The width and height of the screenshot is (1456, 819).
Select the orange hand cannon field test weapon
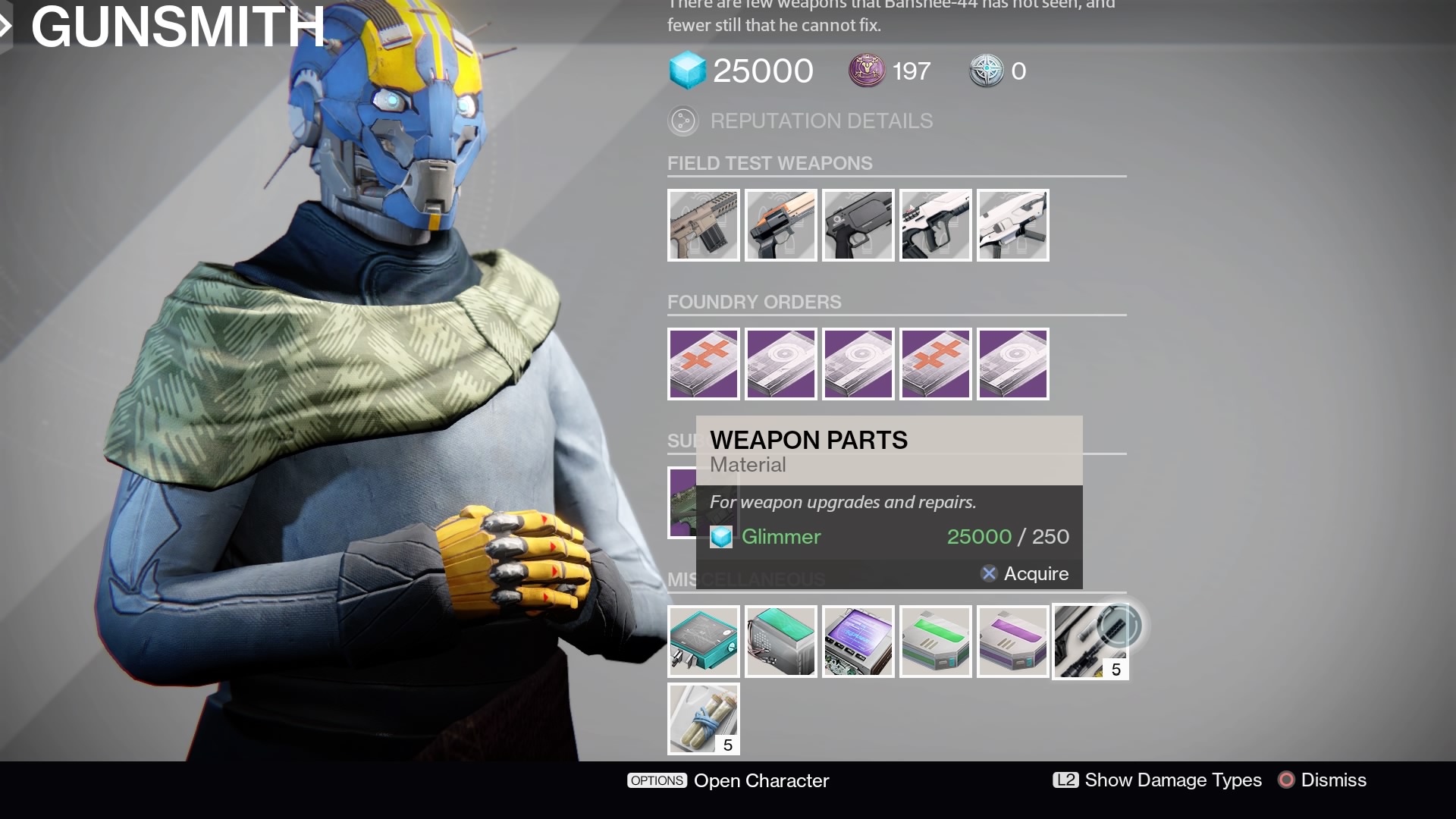point(780,224)
